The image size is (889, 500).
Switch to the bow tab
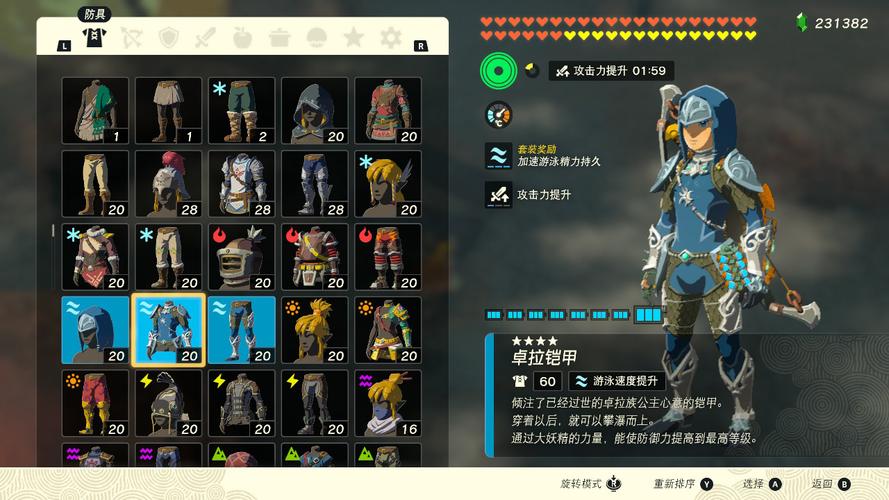coord(131,37)
